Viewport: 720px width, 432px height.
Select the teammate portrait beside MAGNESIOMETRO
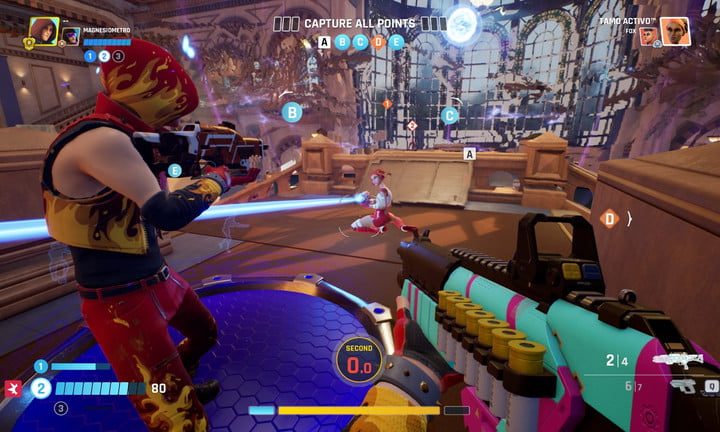click(x=43, y=32)
